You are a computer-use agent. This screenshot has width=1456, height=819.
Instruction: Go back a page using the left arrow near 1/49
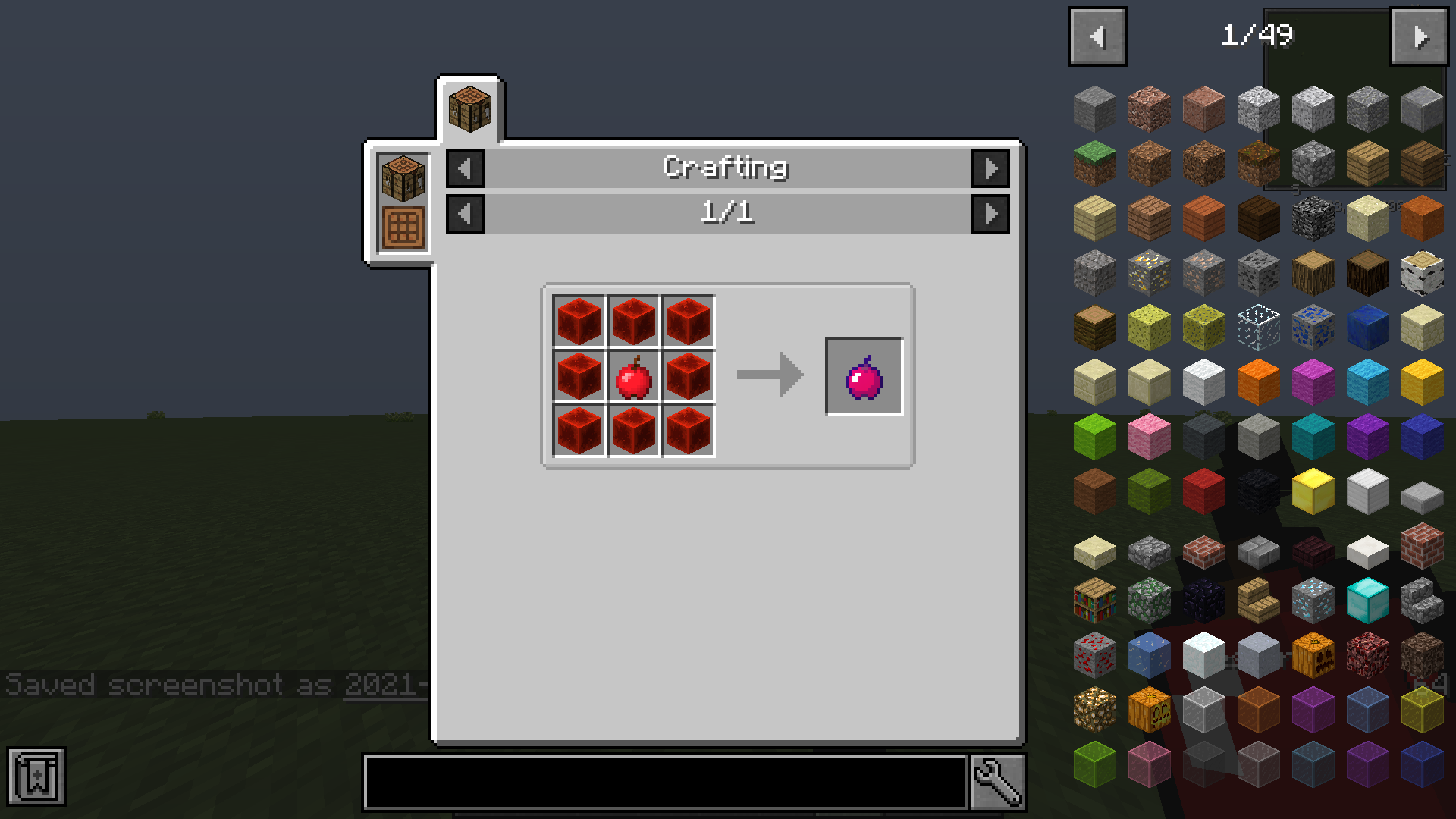coord(1097,35)
